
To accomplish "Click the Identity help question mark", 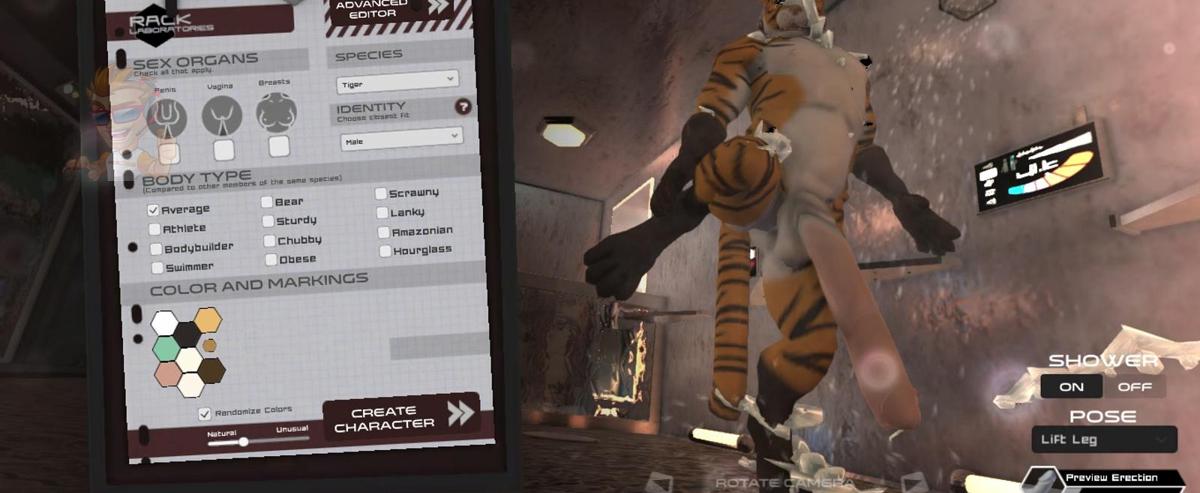I will tap(463, 107).
